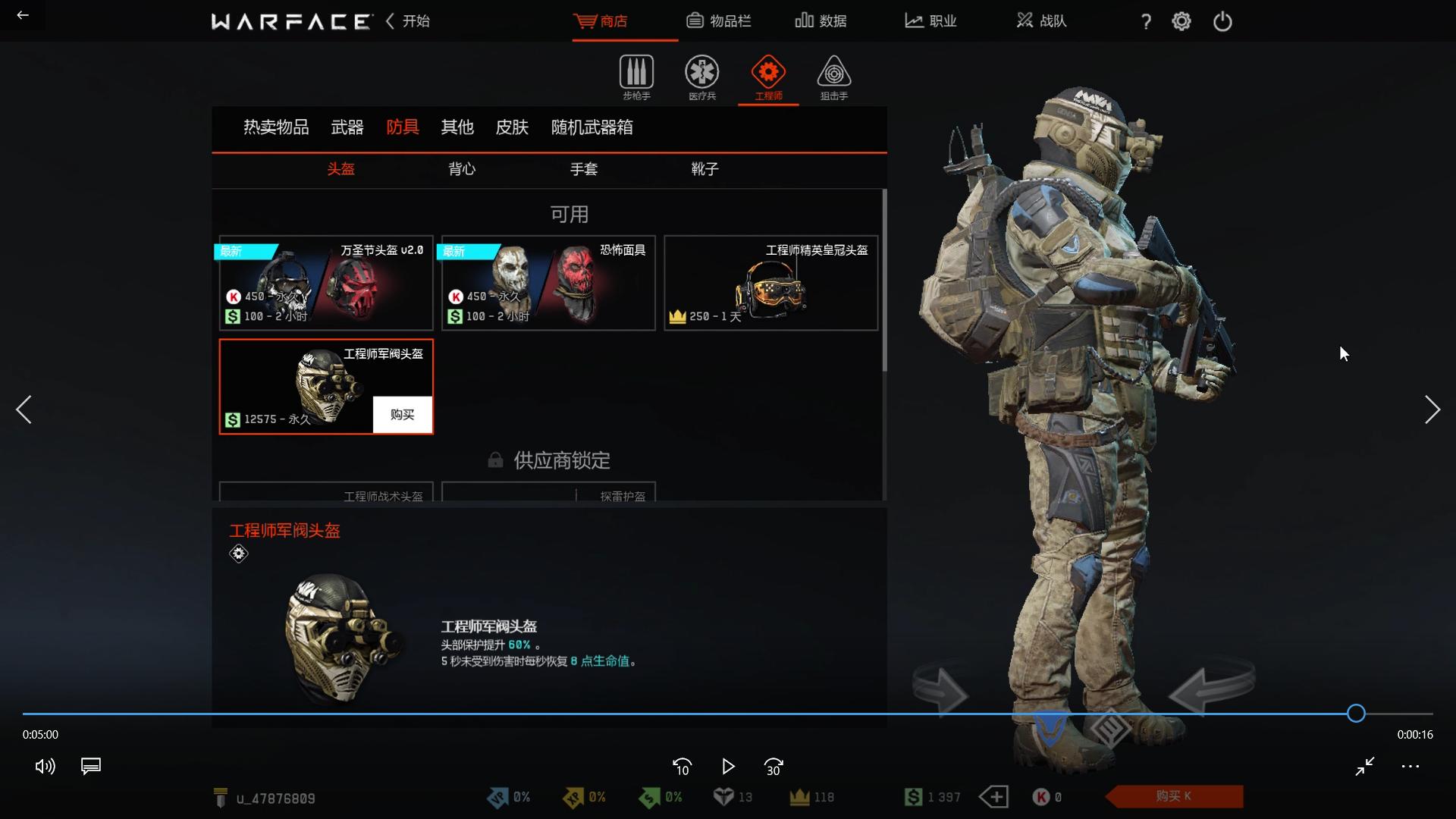Select the 医疗兵 medic class
This screenshot has height=819, width=1456.
702,77
